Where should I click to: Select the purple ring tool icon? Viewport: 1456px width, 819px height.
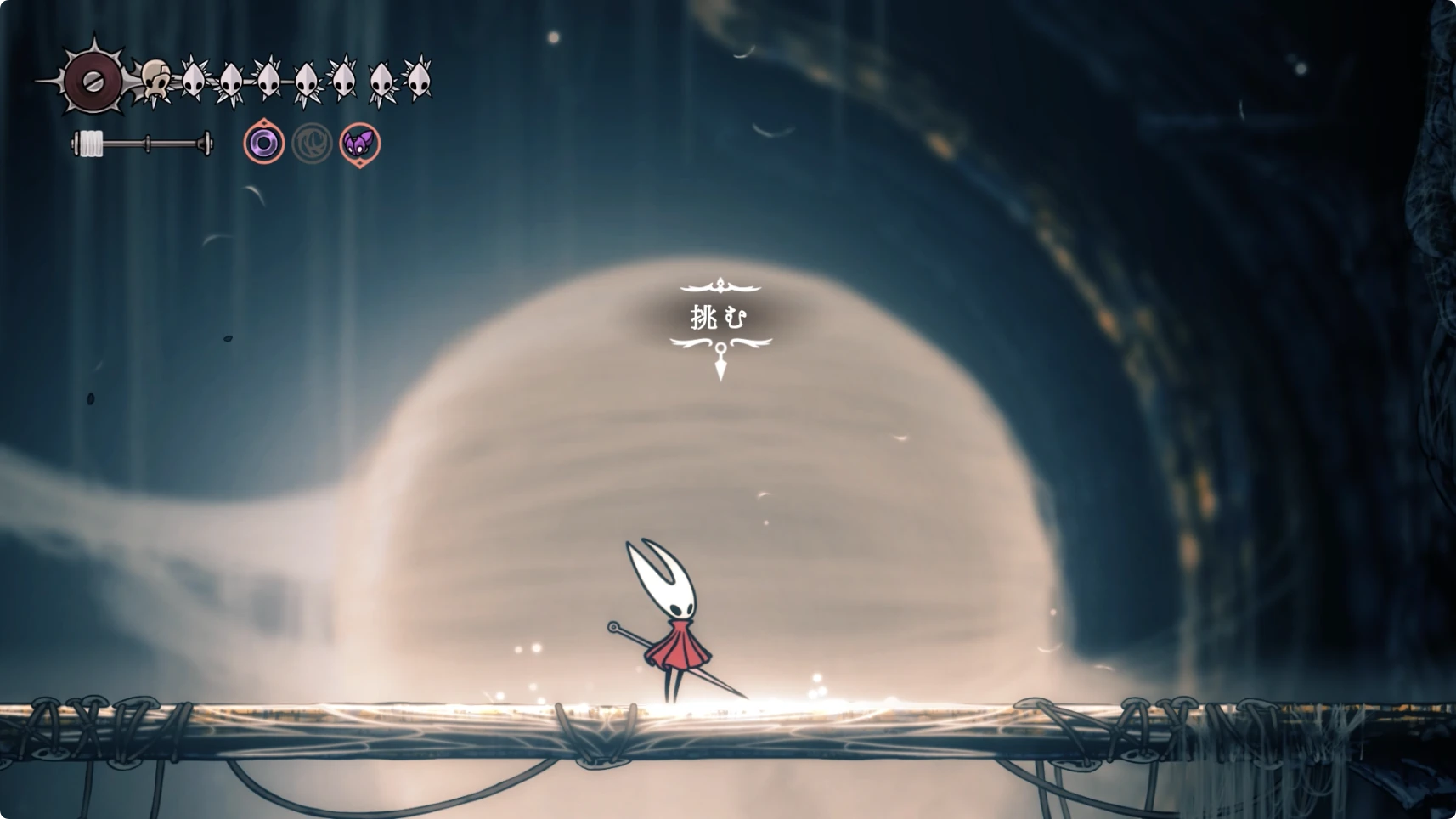[x=264, y=143]
